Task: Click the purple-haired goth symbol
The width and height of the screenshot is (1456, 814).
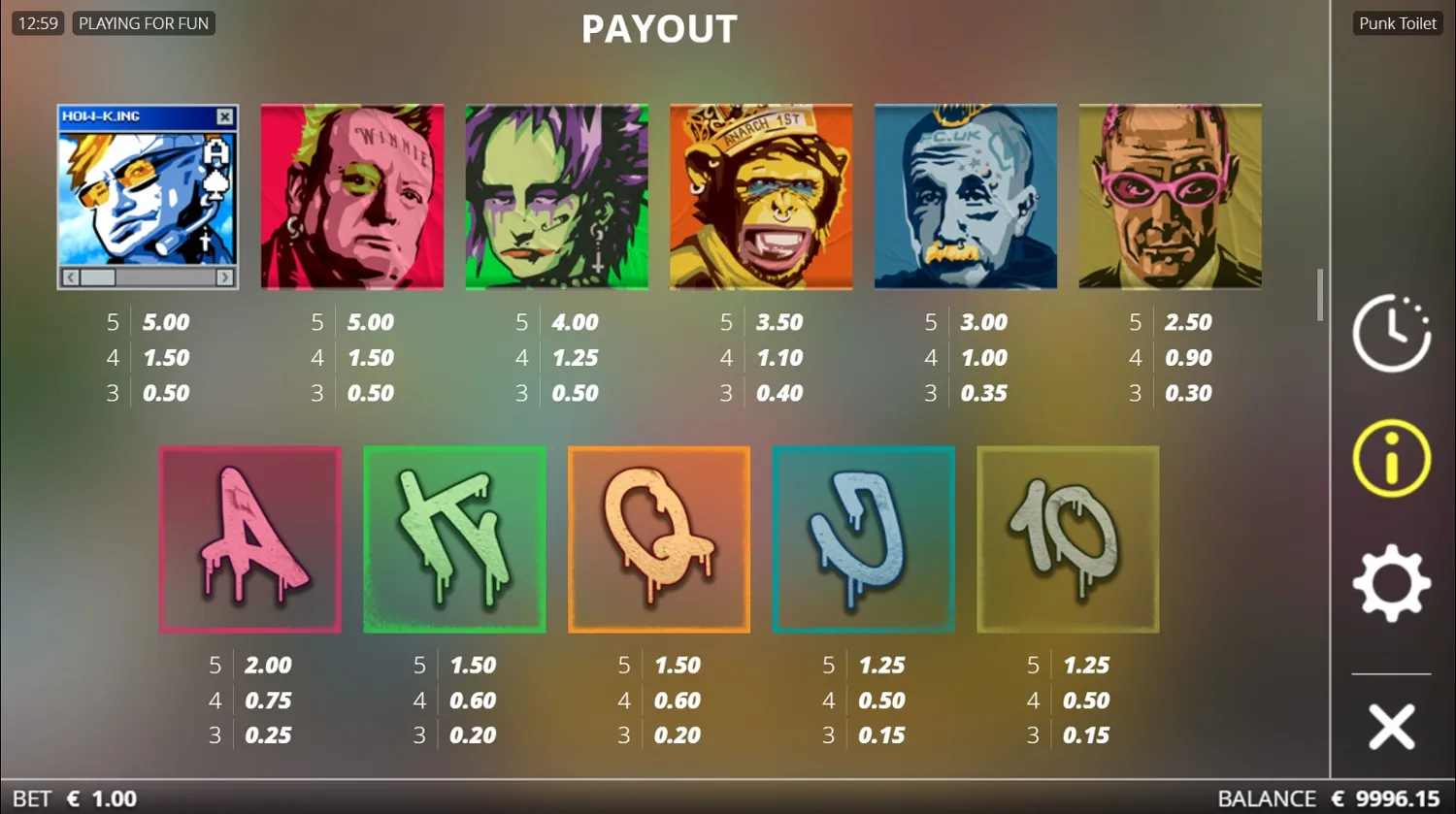Action: 556,195
